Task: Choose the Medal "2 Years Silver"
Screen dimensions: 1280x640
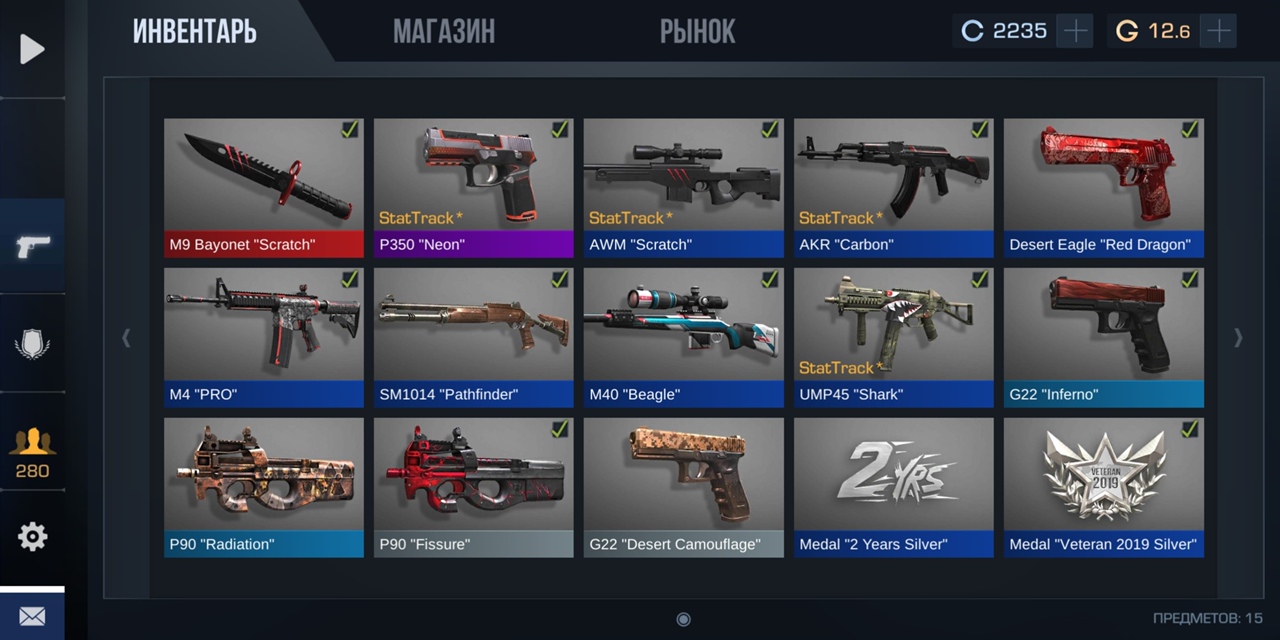Action: pos(894,487)
